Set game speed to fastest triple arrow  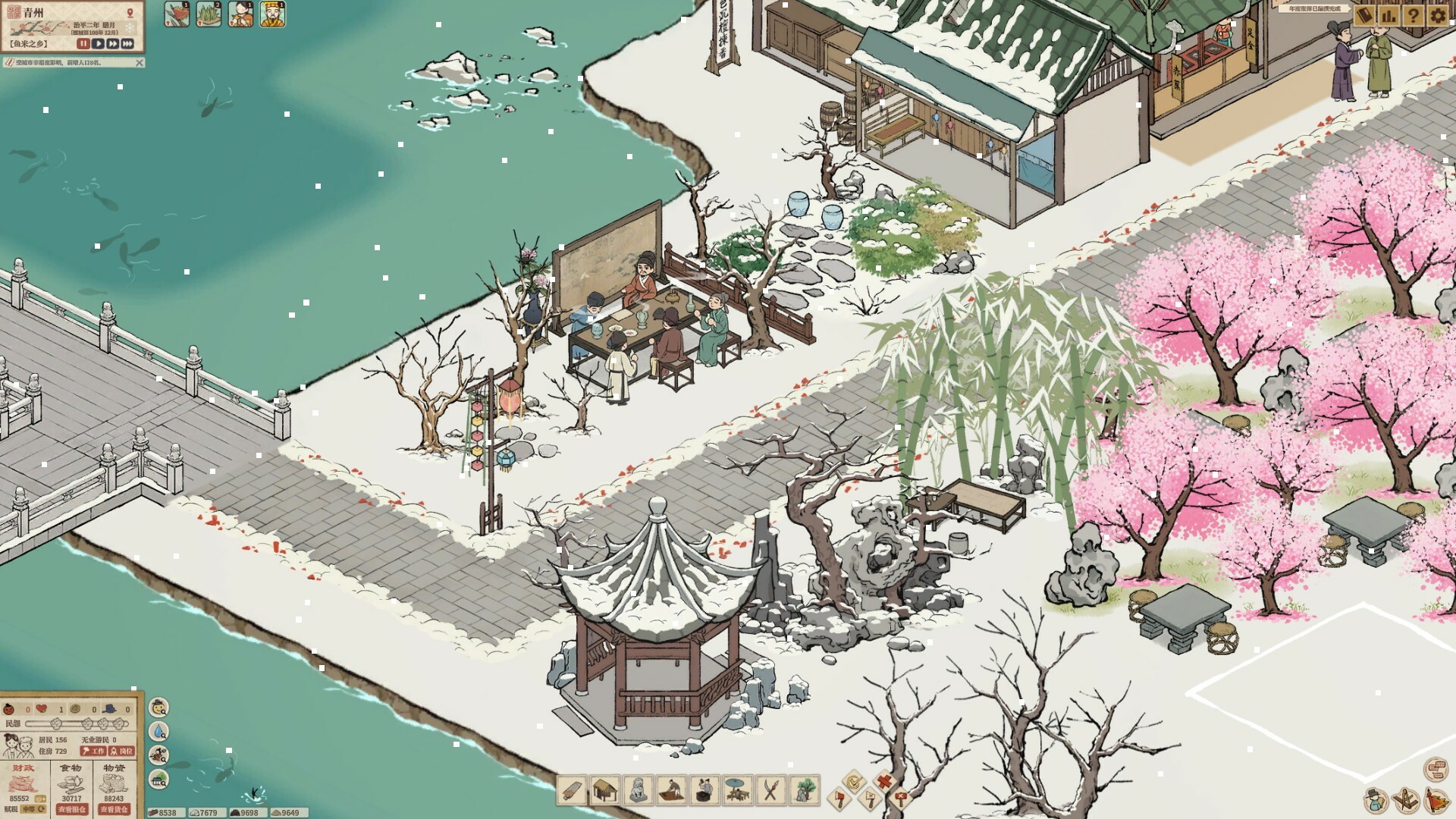[128, 44]
